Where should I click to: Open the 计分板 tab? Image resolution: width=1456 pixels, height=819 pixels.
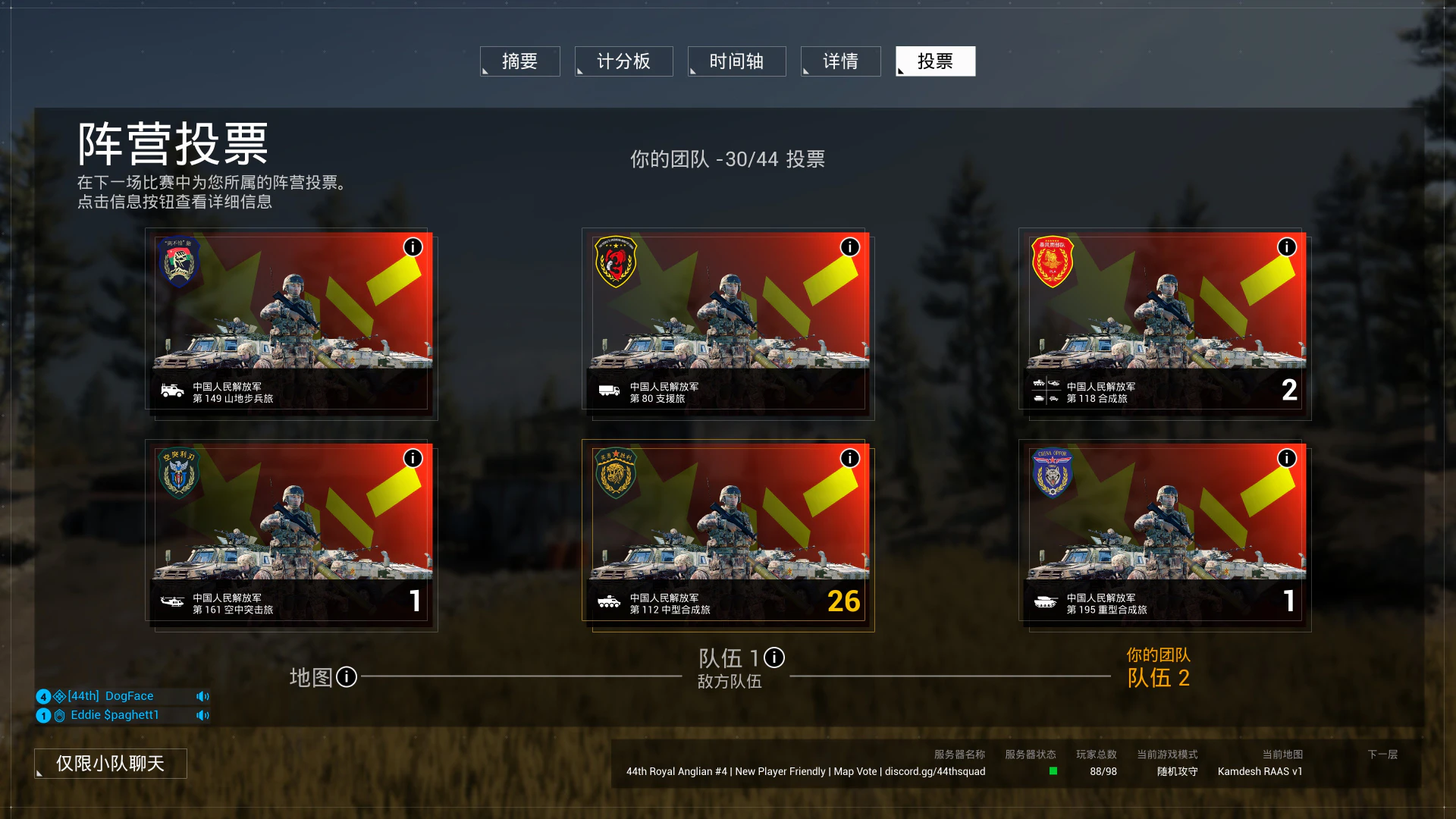[623, 61]
